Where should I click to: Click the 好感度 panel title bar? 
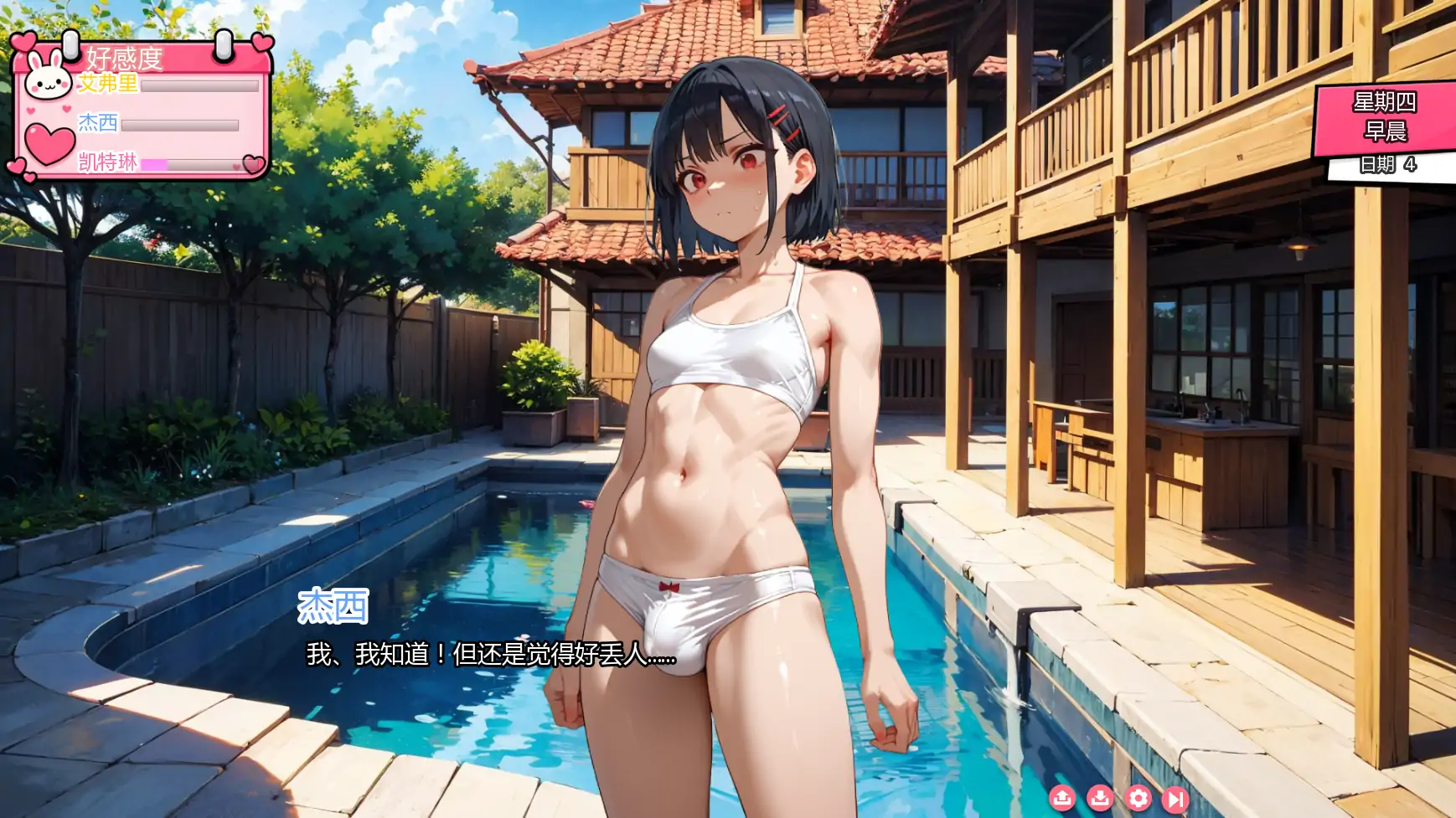(123, 59)
